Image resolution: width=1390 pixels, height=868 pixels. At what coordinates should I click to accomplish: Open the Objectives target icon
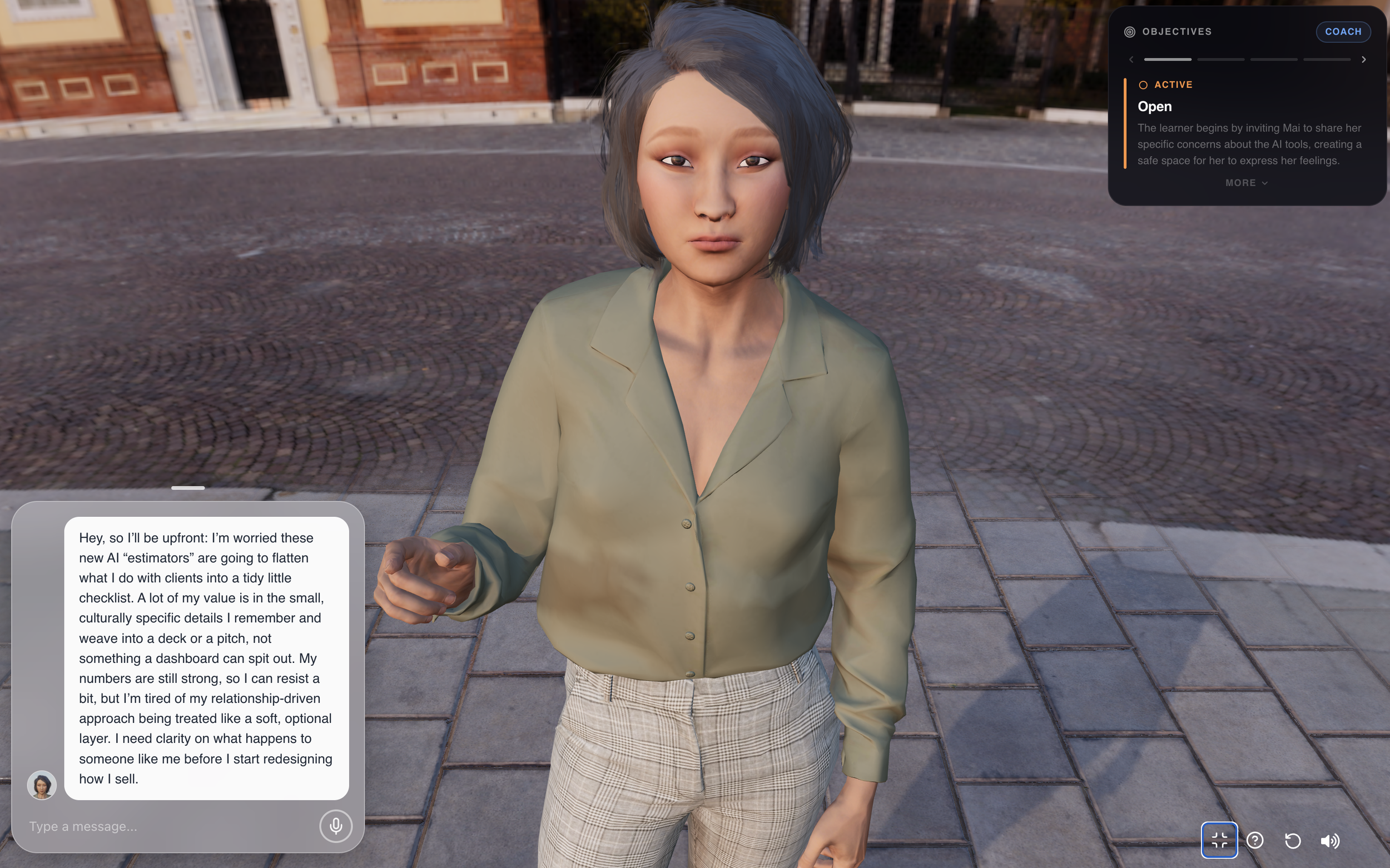coord(1129,32)
